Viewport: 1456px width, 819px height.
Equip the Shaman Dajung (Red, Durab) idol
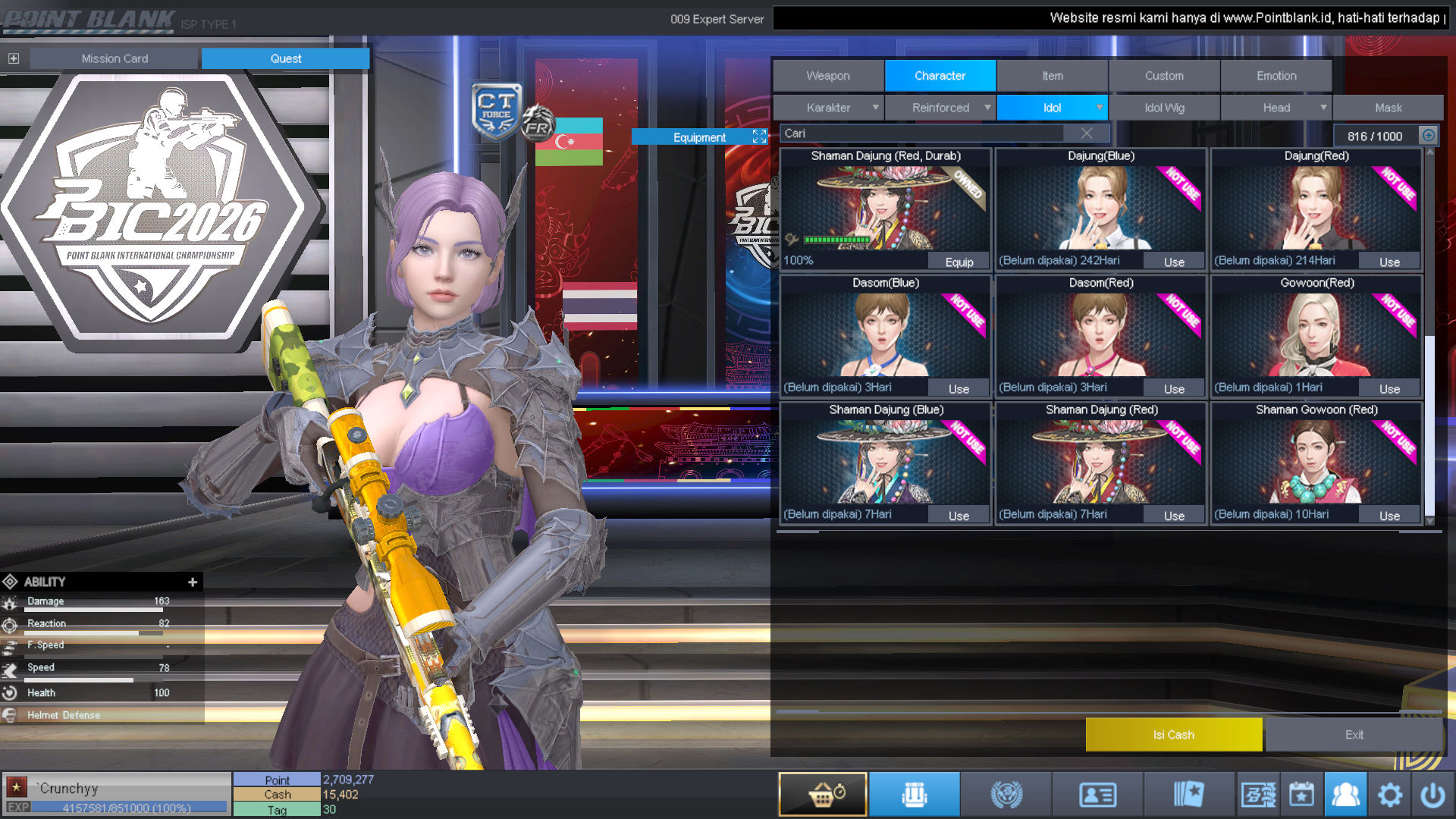coord(959,262)
